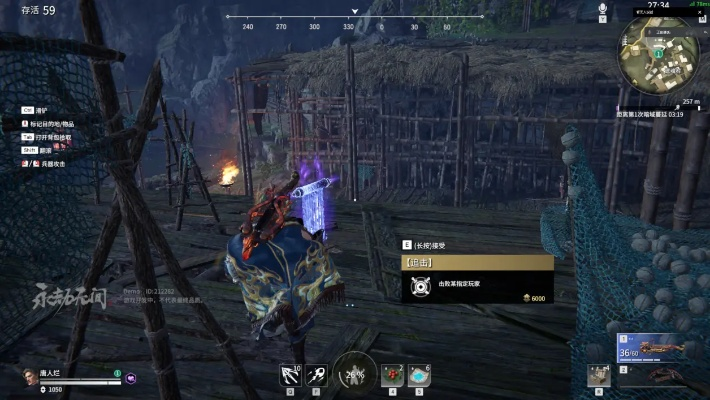Accept the sniper bounty quest card

(477, 281)
